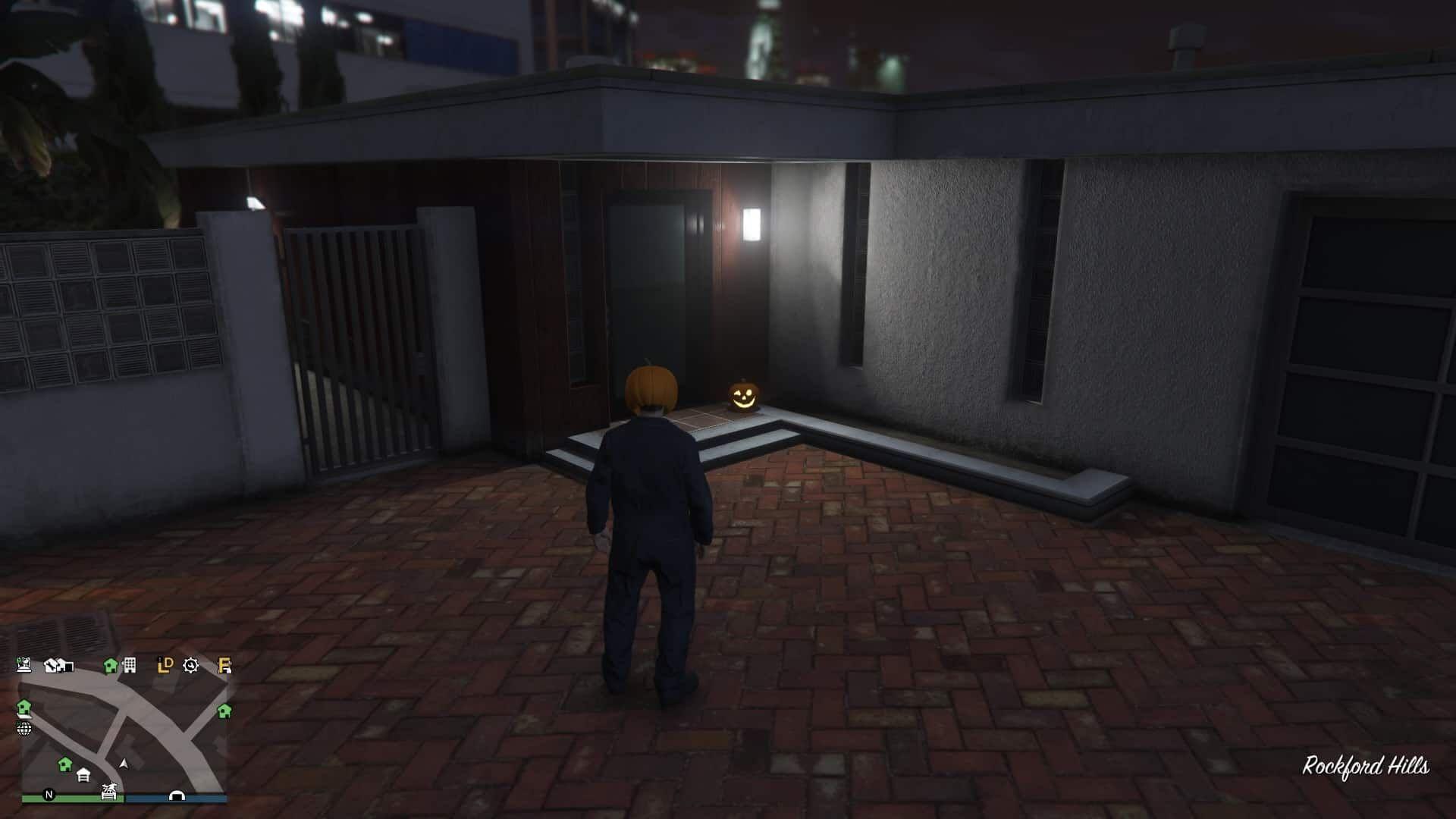The width and height of the screenshot is (1456, 819).
Task: Click the gear-and-wrench map marker
Action: pos(190,666)
